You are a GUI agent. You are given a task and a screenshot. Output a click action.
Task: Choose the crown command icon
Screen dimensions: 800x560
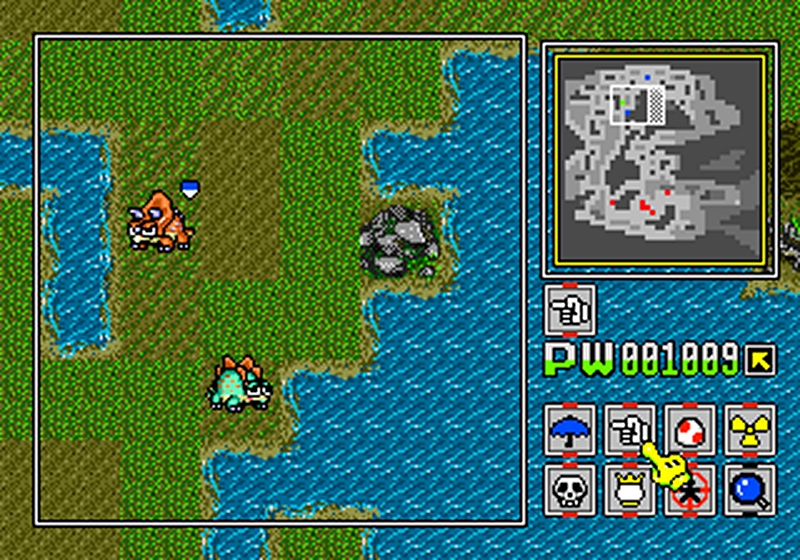click(x=630, y=490)
